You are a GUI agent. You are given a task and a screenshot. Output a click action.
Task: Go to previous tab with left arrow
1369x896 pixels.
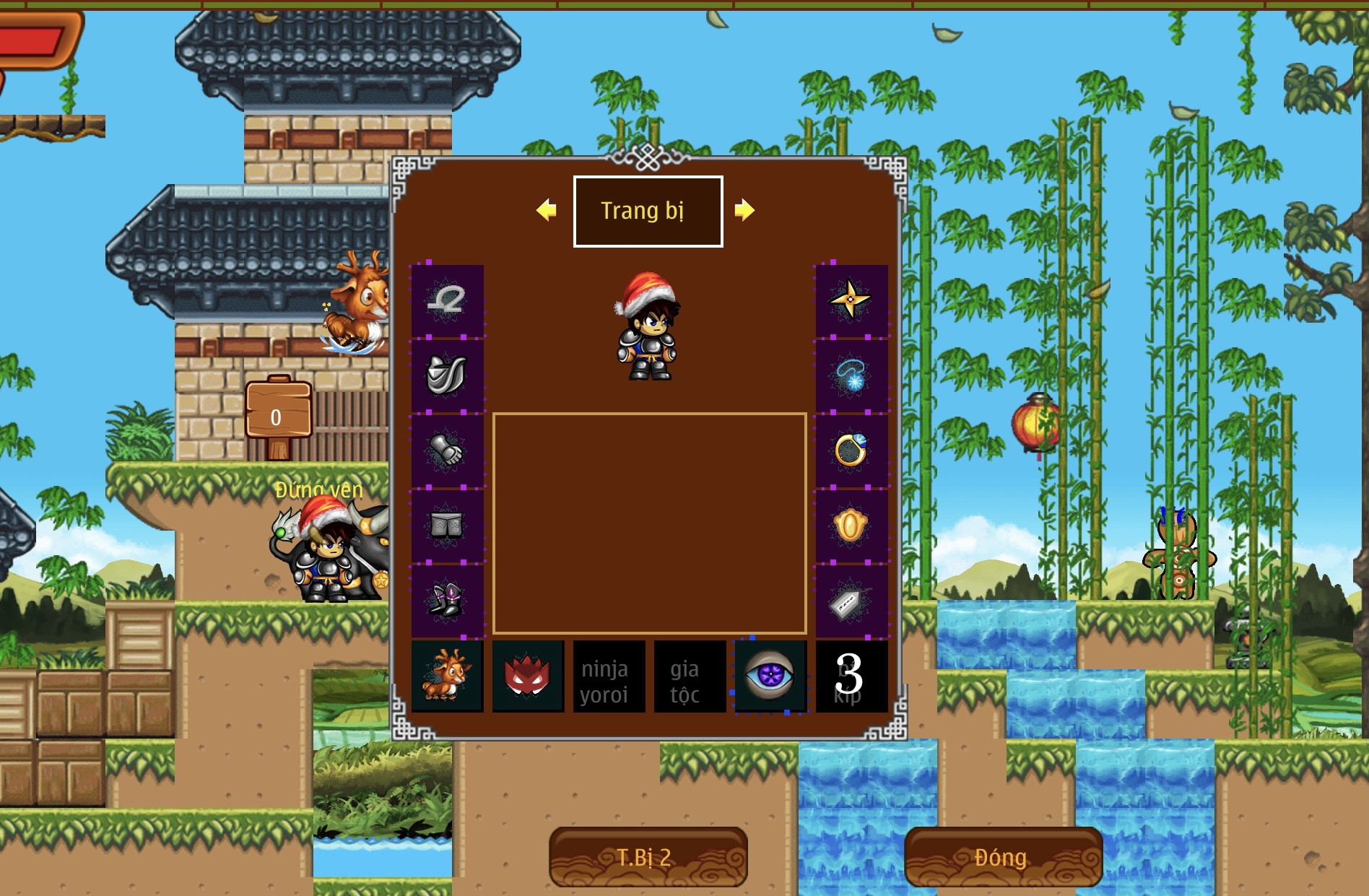point(547,210)
